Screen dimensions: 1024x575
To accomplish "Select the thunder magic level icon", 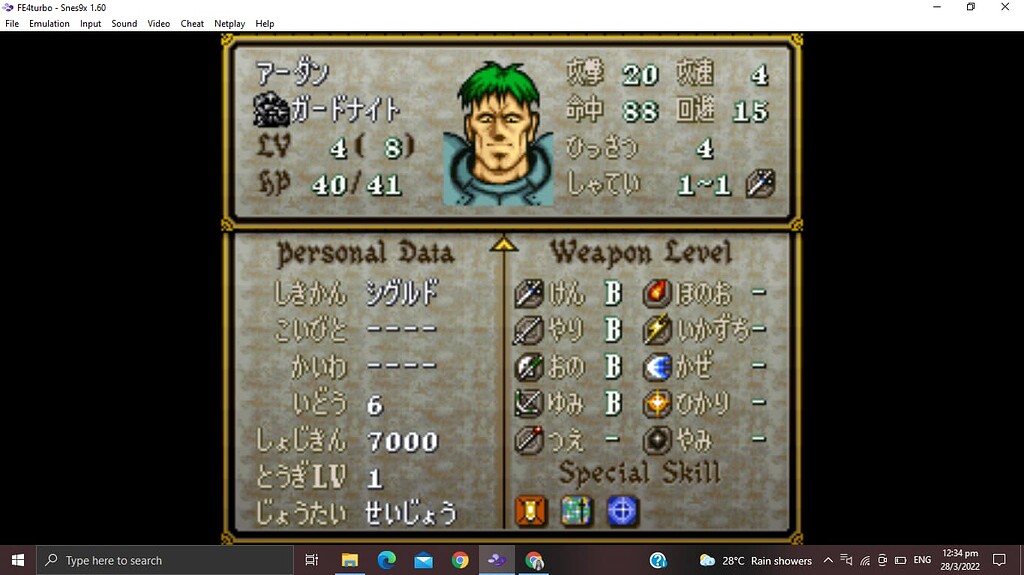I will (657, 330).
